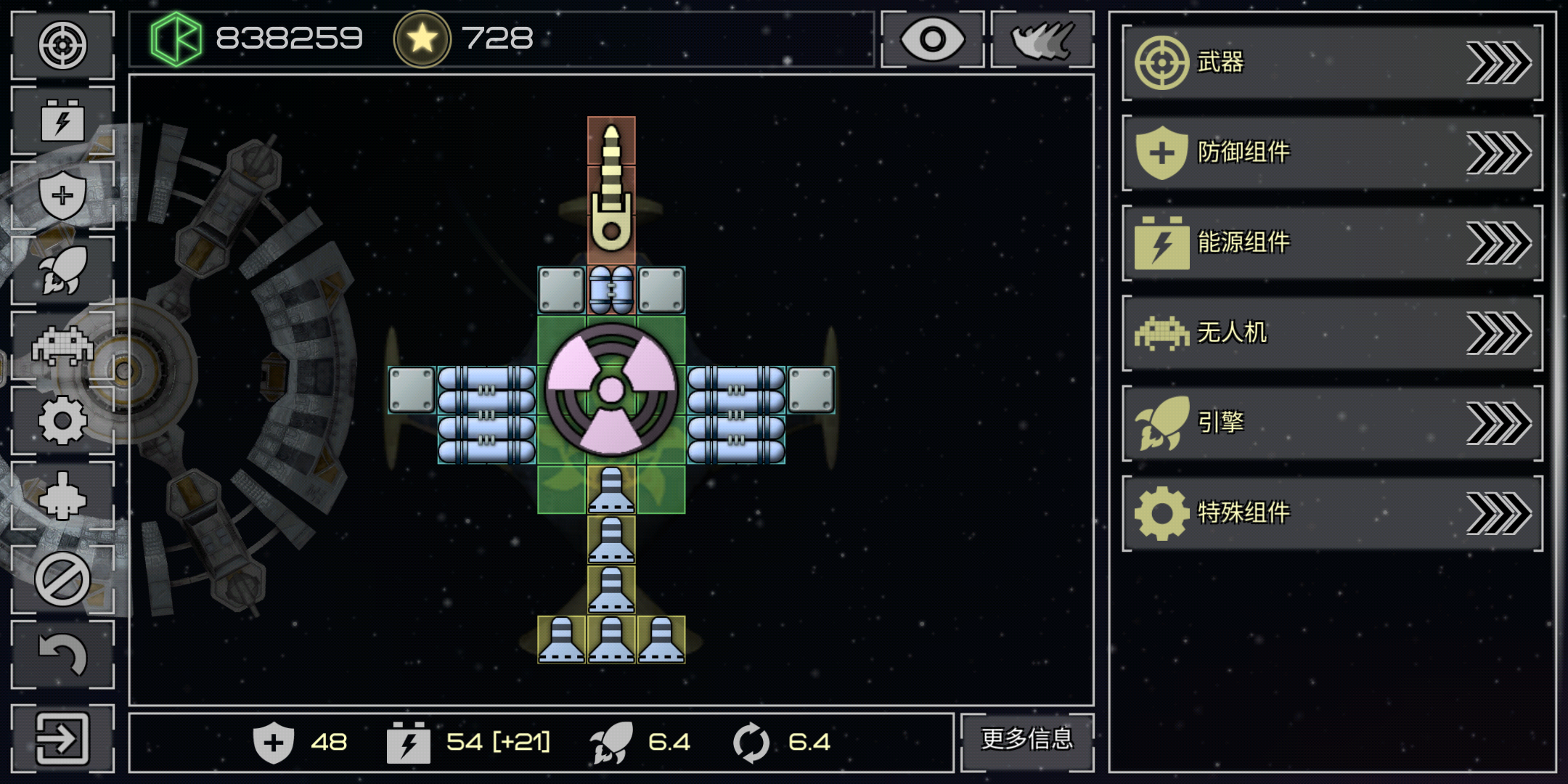
Task: Exit the ship editor
Action: point(63,739)
